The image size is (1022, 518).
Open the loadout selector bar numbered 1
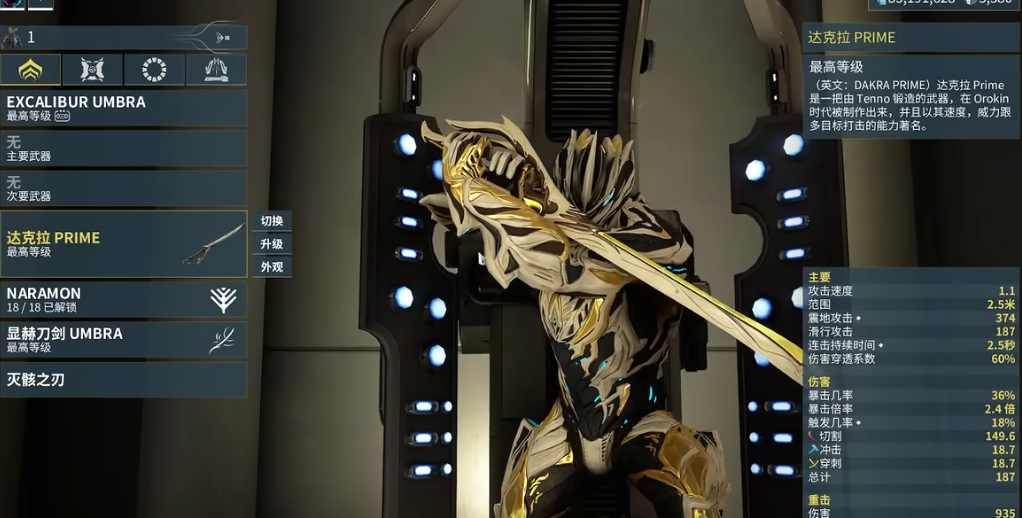coord(123,38)
